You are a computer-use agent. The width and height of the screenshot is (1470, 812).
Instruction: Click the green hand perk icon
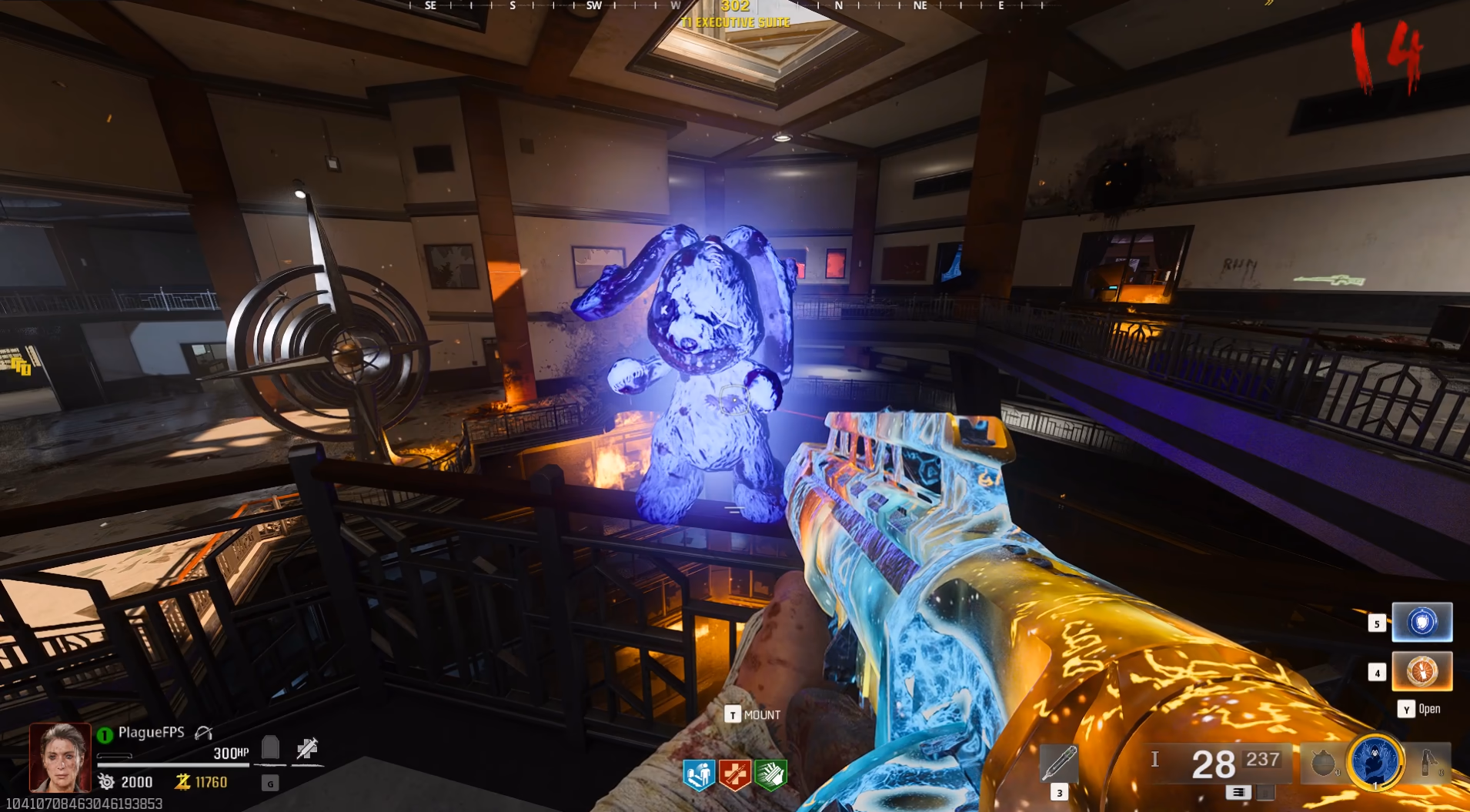[x=770, y=775]
